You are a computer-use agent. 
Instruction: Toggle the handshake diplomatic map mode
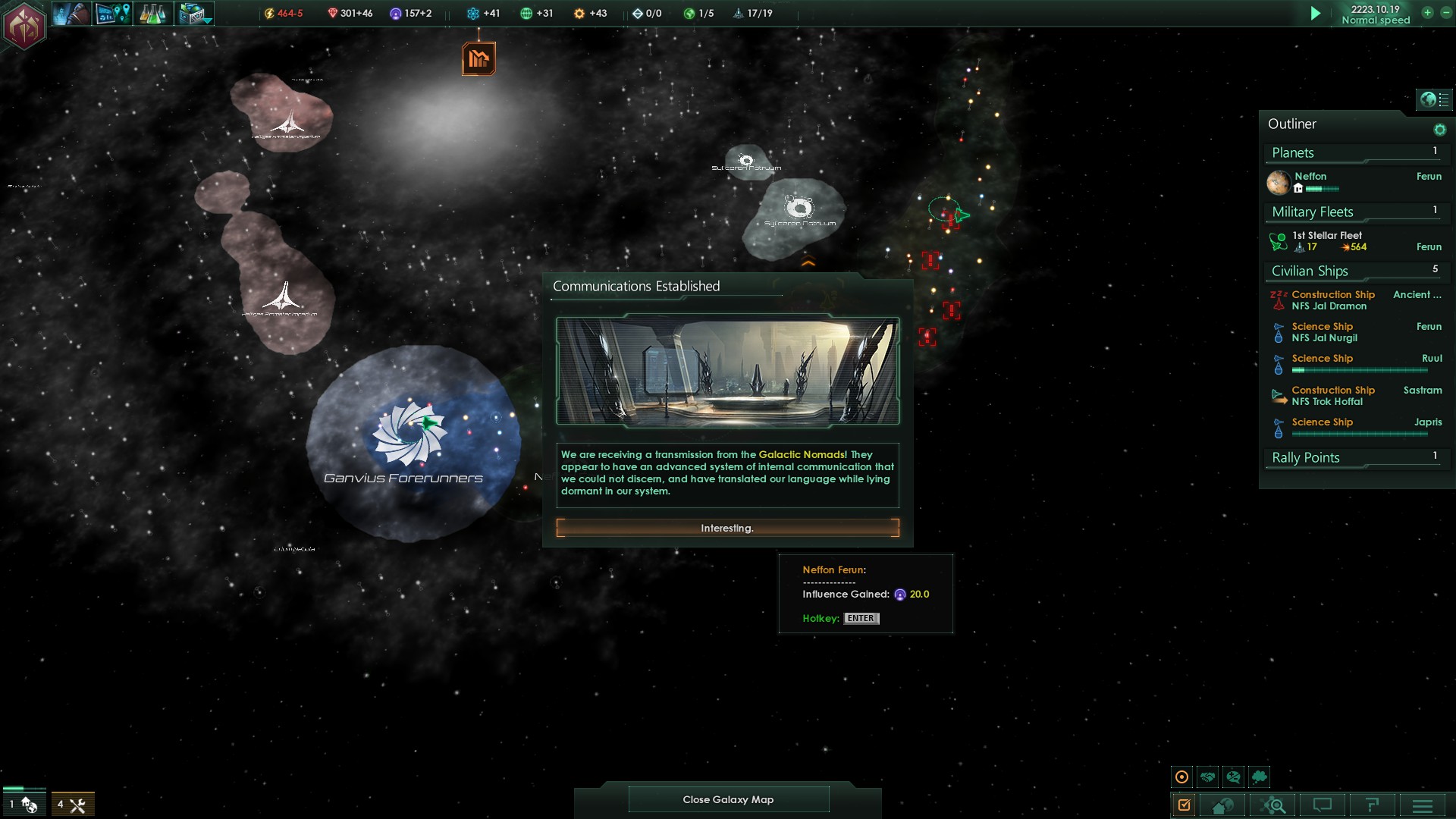coord(1208,777)
